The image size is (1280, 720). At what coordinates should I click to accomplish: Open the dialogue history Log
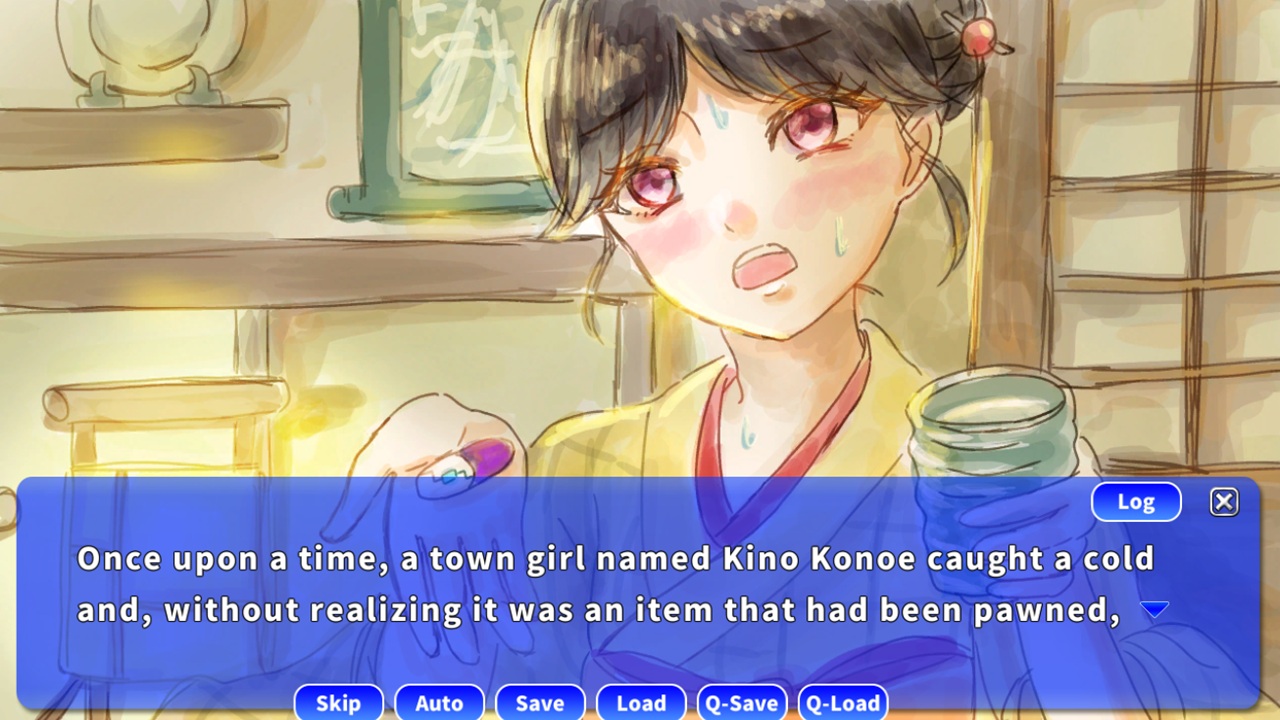[x=1136, y=501]
